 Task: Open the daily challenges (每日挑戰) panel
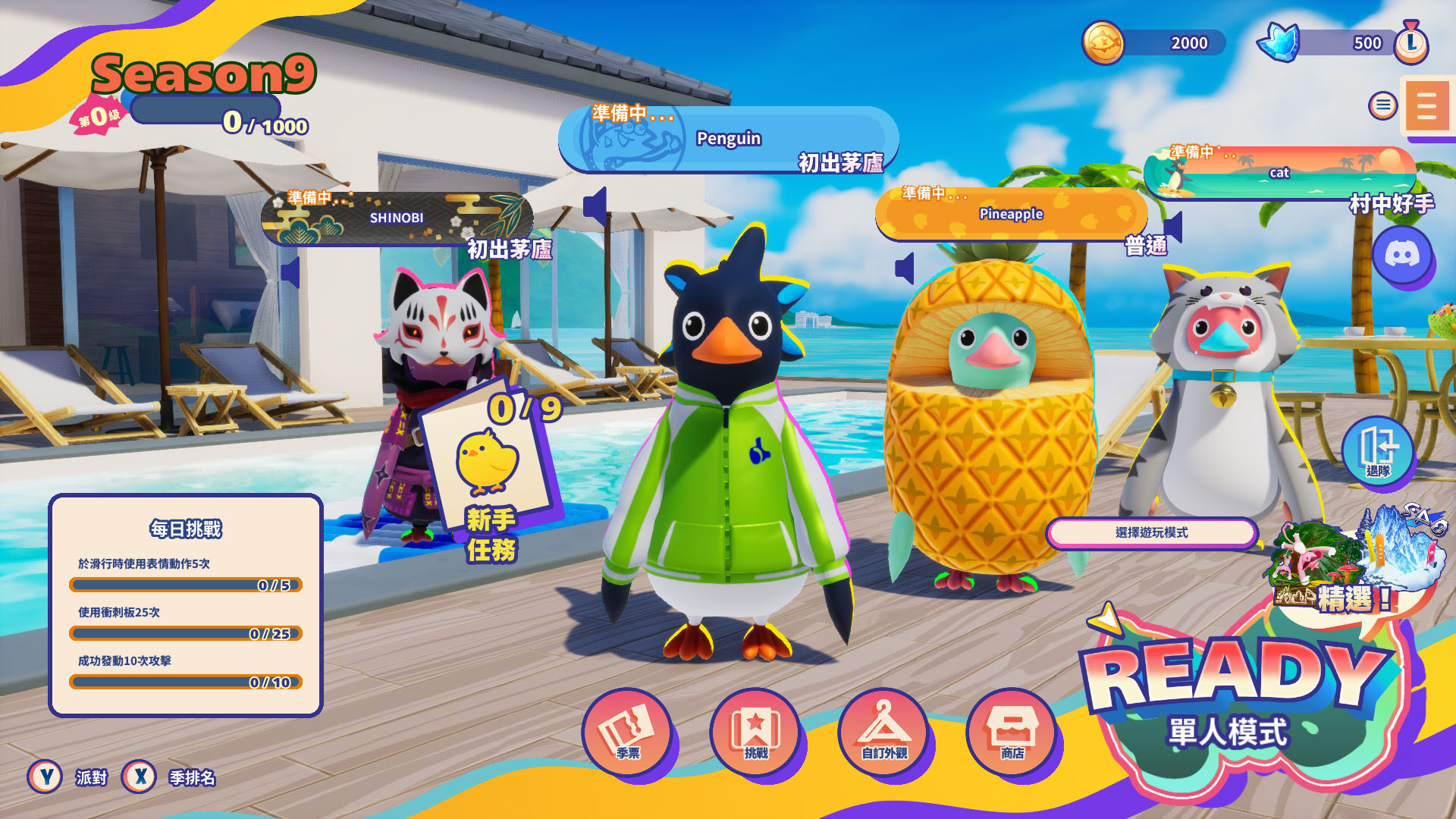pyautogui.click(x=186, y=605)
